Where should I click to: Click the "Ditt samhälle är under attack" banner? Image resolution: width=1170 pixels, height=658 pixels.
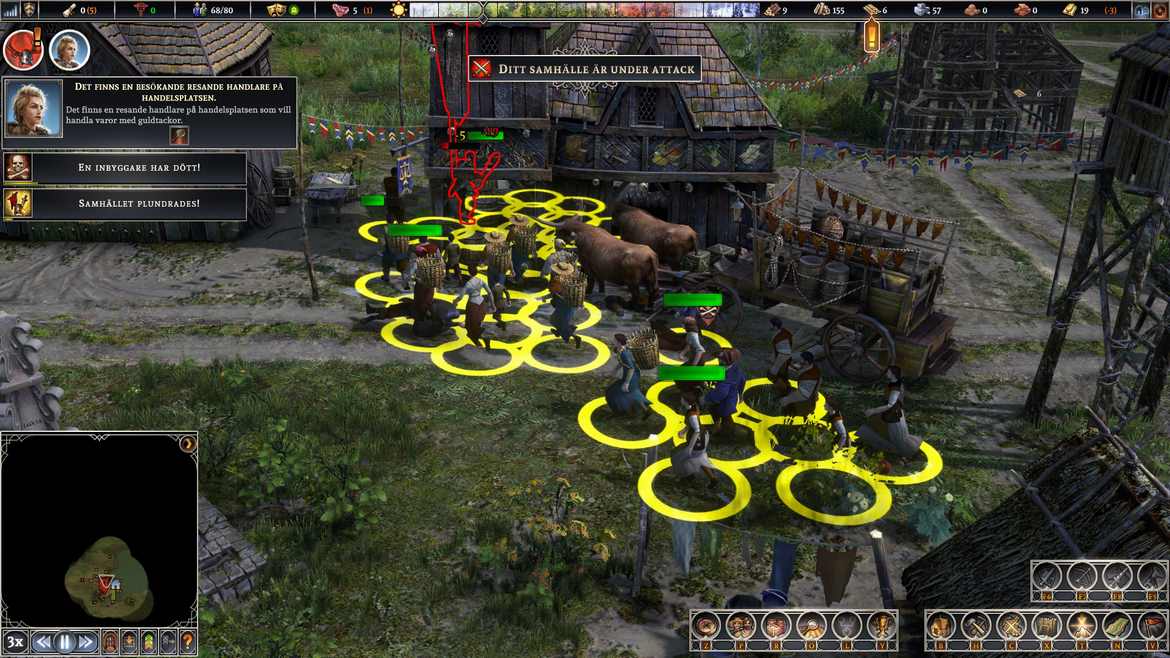click(585, 68)
